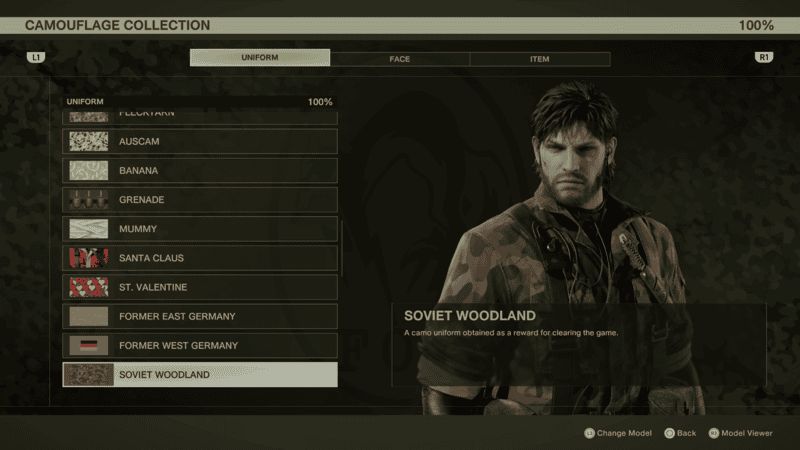Highlight the Soviet Woodland entry
Viewport: 800px width, 450px height.
(200, 375)
